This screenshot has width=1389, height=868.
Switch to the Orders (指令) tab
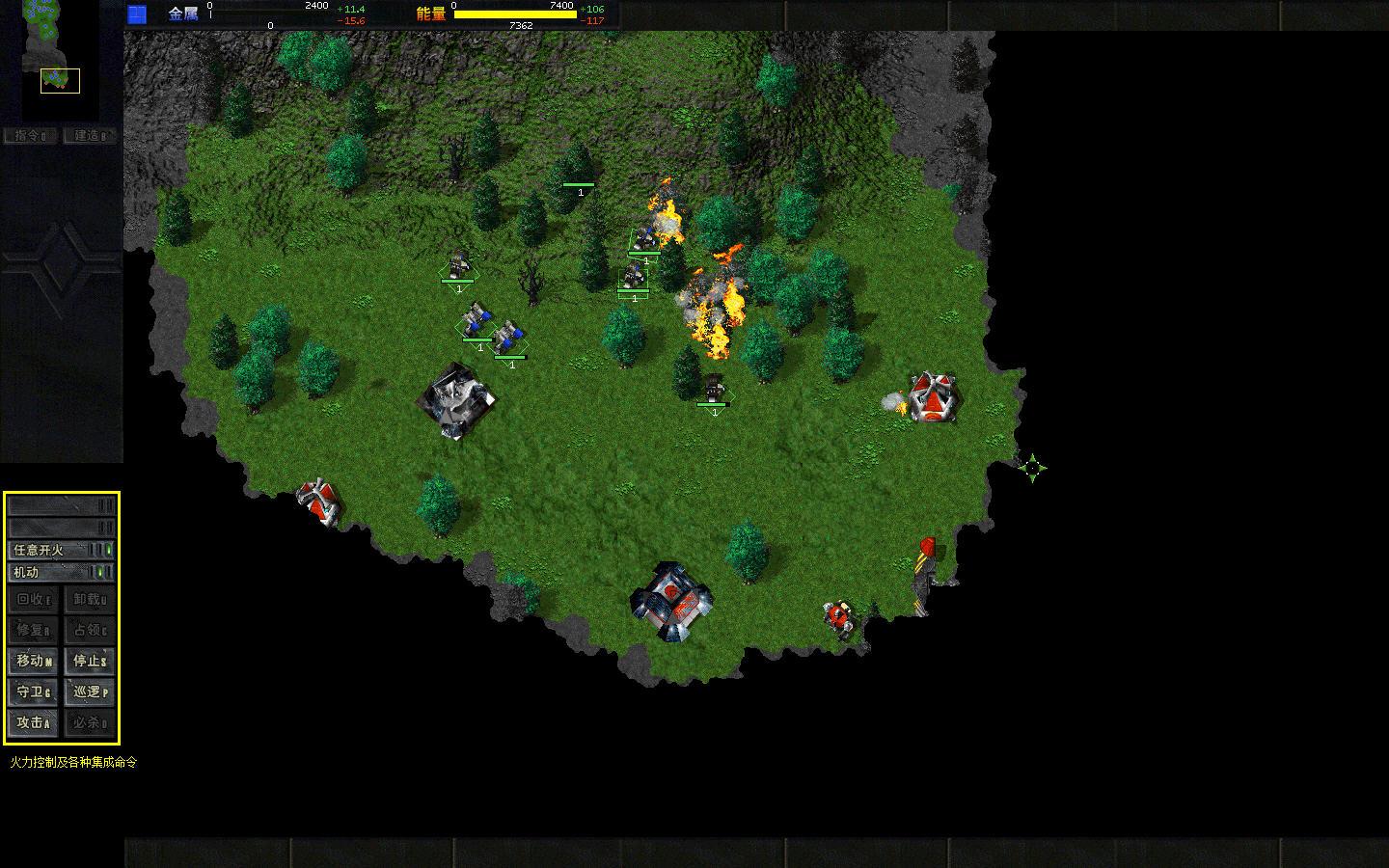[30, 135]
